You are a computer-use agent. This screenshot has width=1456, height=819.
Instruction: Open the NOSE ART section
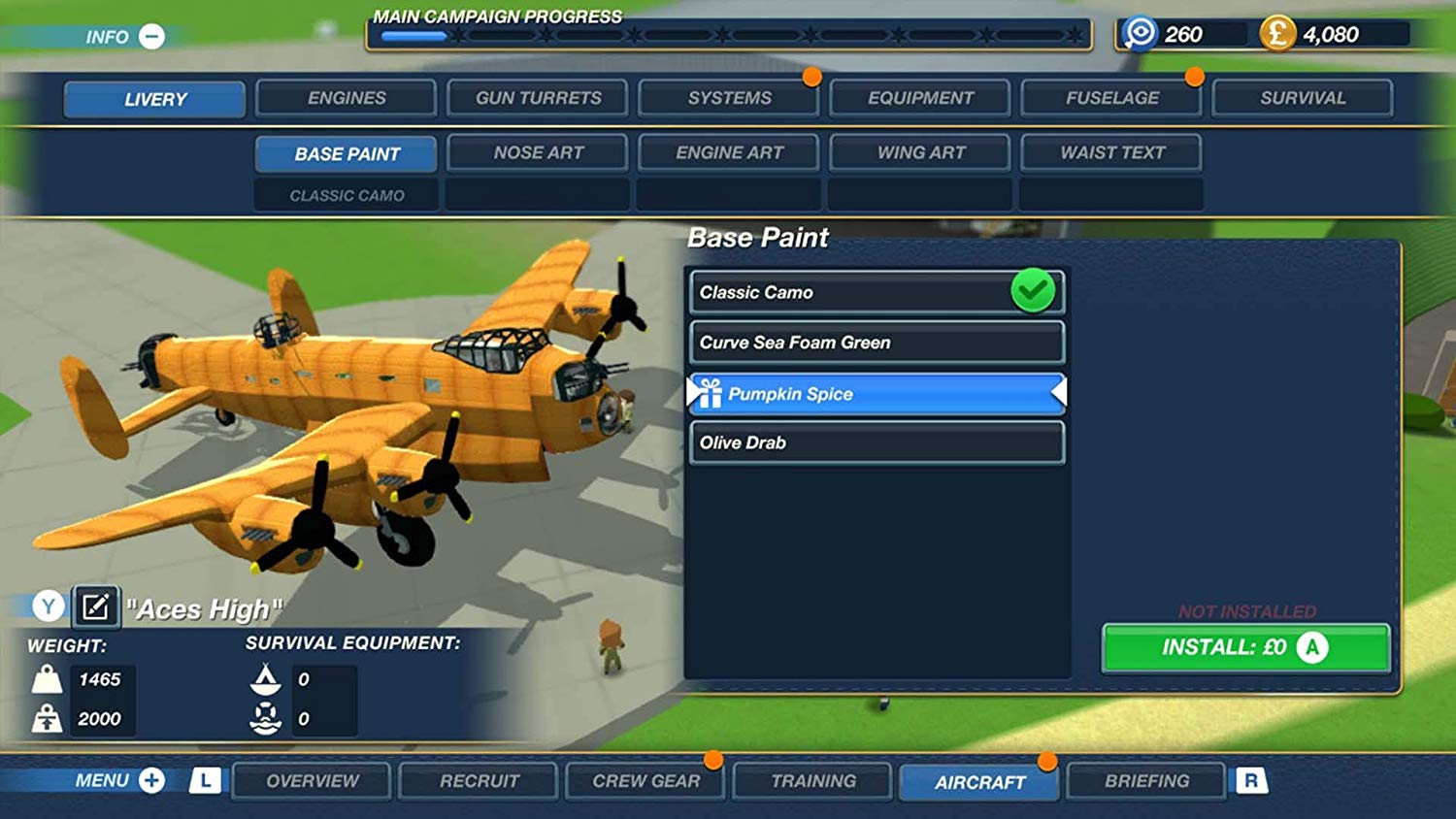pyautogui.click(x=537, y=152)
